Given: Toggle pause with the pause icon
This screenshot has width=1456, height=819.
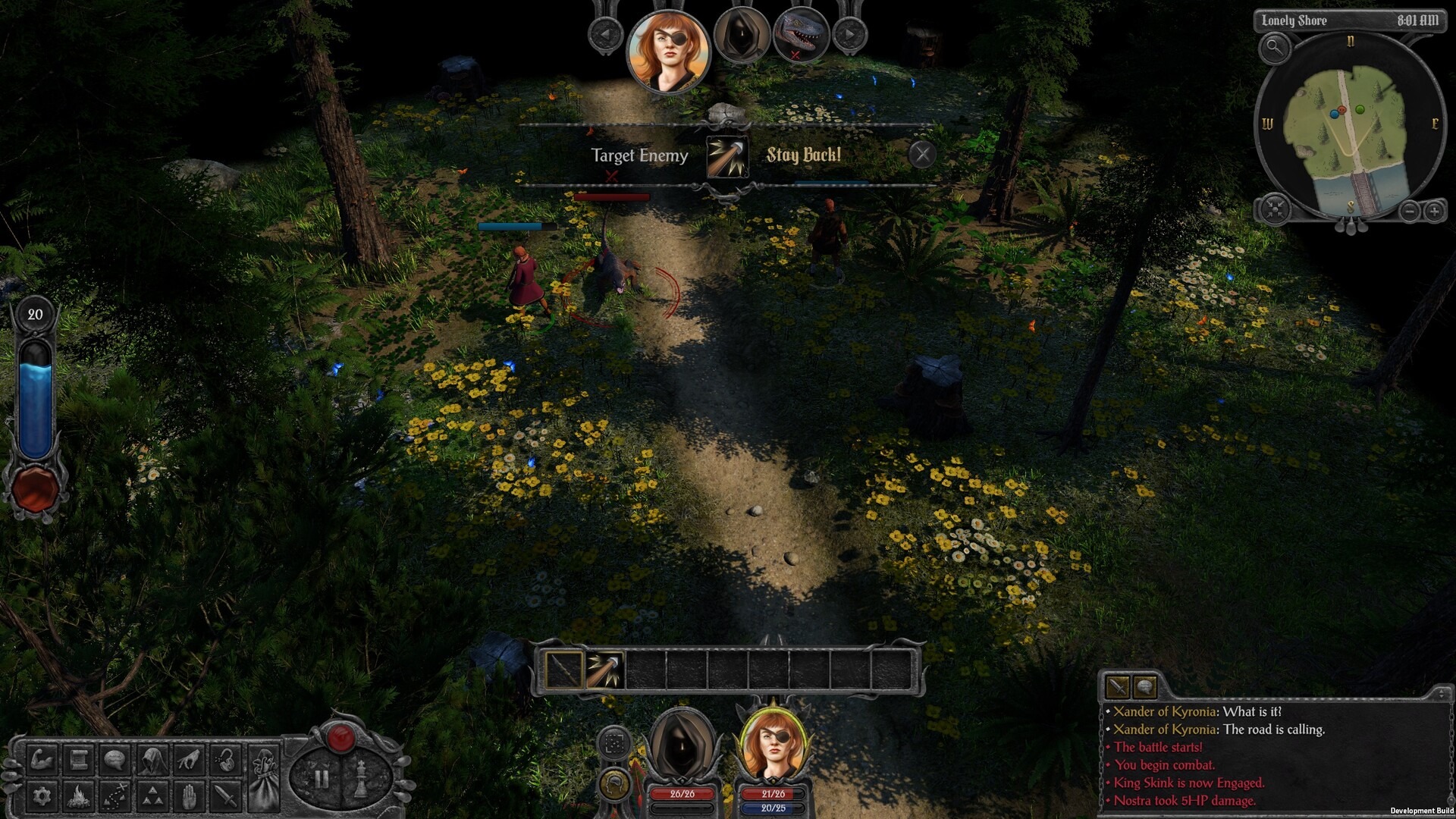Looking at the screenshot, I should (322, 777).
